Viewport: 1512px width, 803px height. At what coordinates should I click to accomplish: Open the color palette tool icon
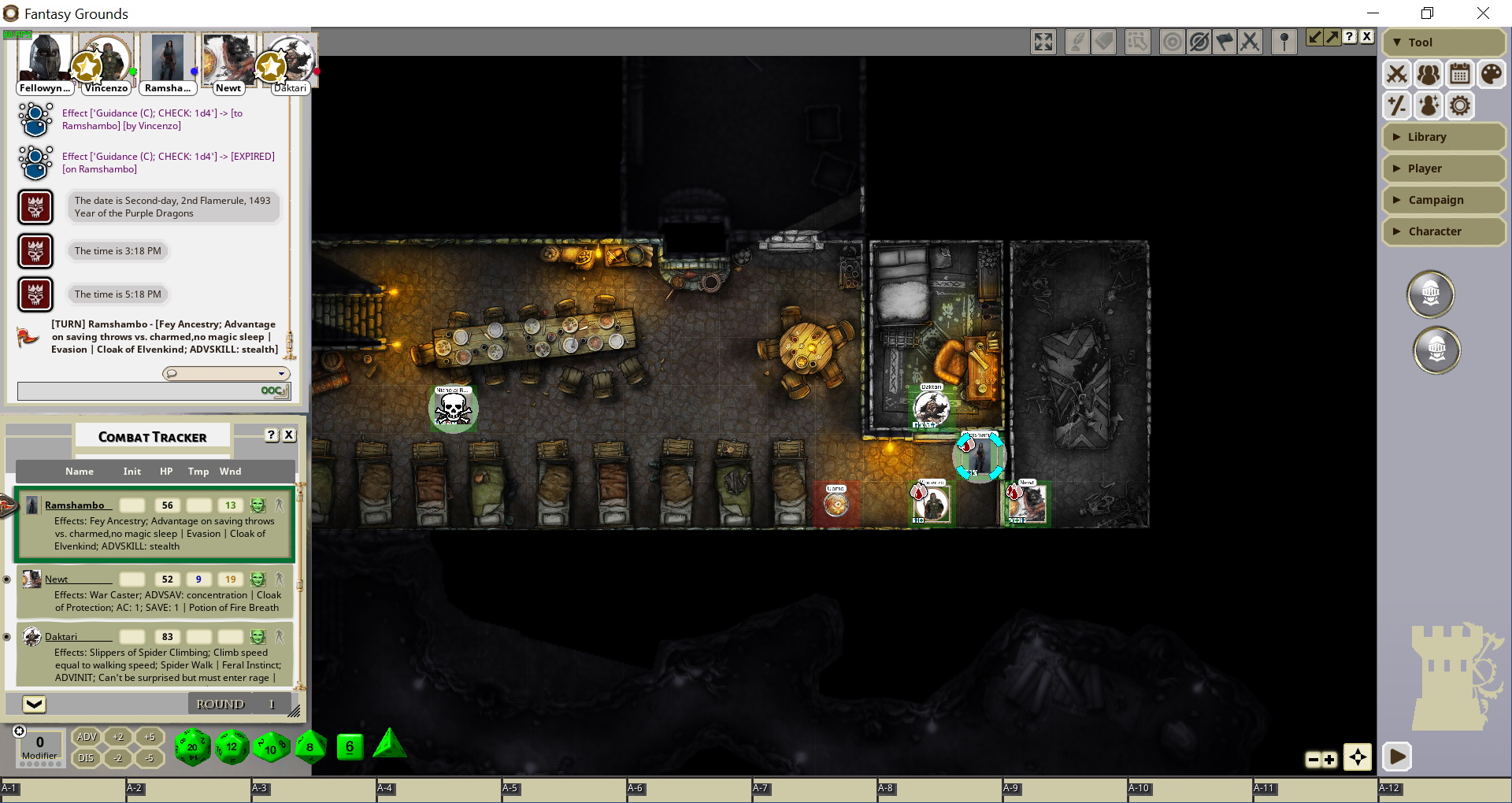coord(1491,75)
